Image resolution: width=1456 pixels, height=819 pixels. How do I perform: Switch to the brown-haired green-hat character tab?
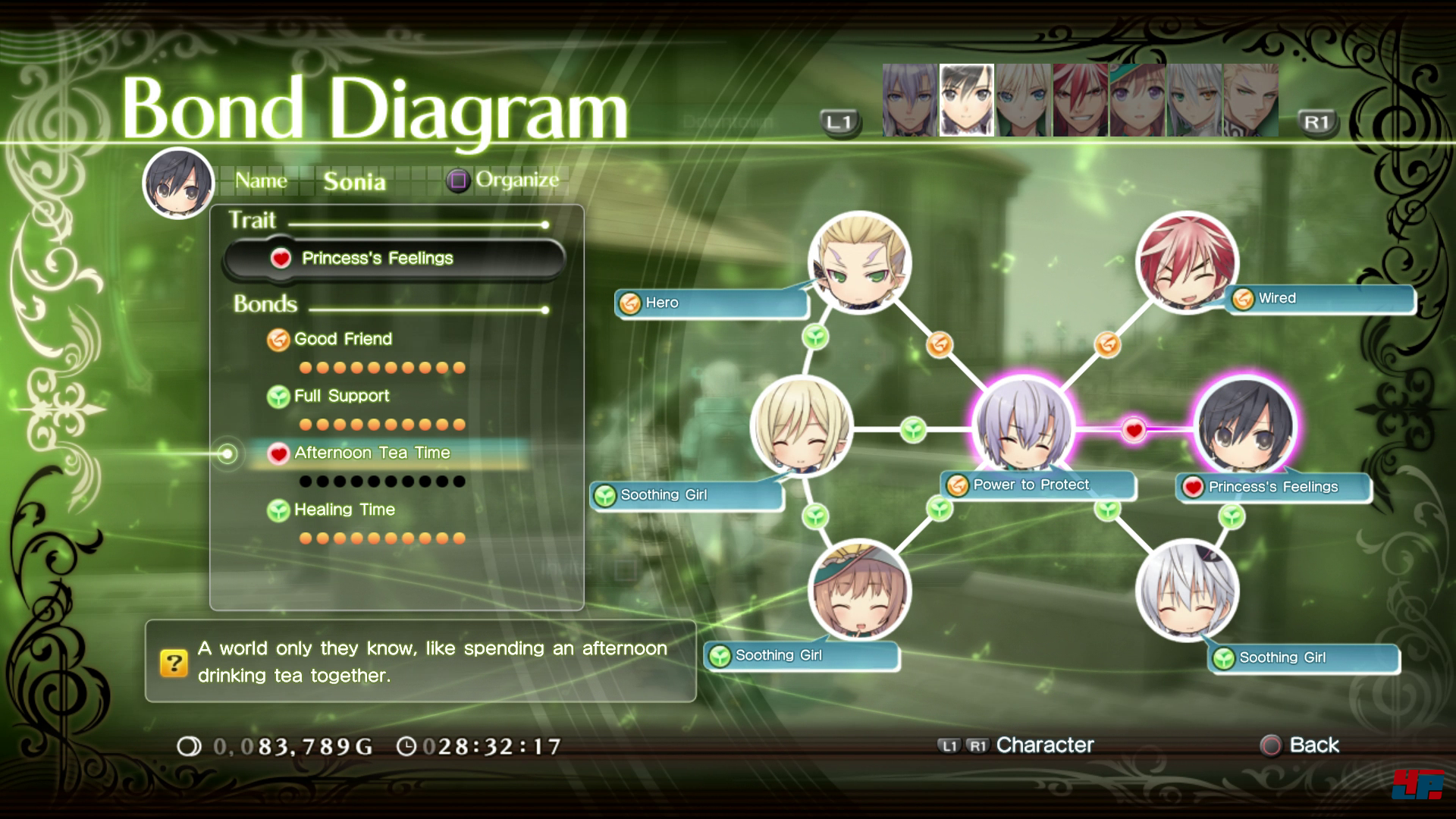coord(1137,101)
